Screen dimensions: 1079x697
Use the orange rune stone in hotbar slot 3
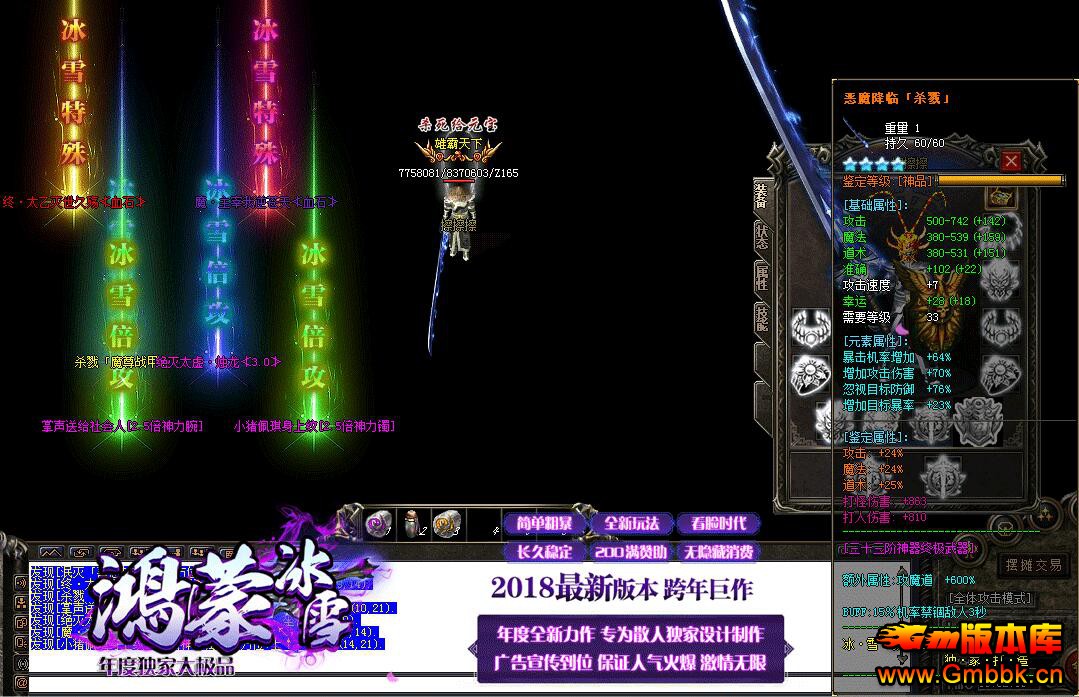point(446,523)
